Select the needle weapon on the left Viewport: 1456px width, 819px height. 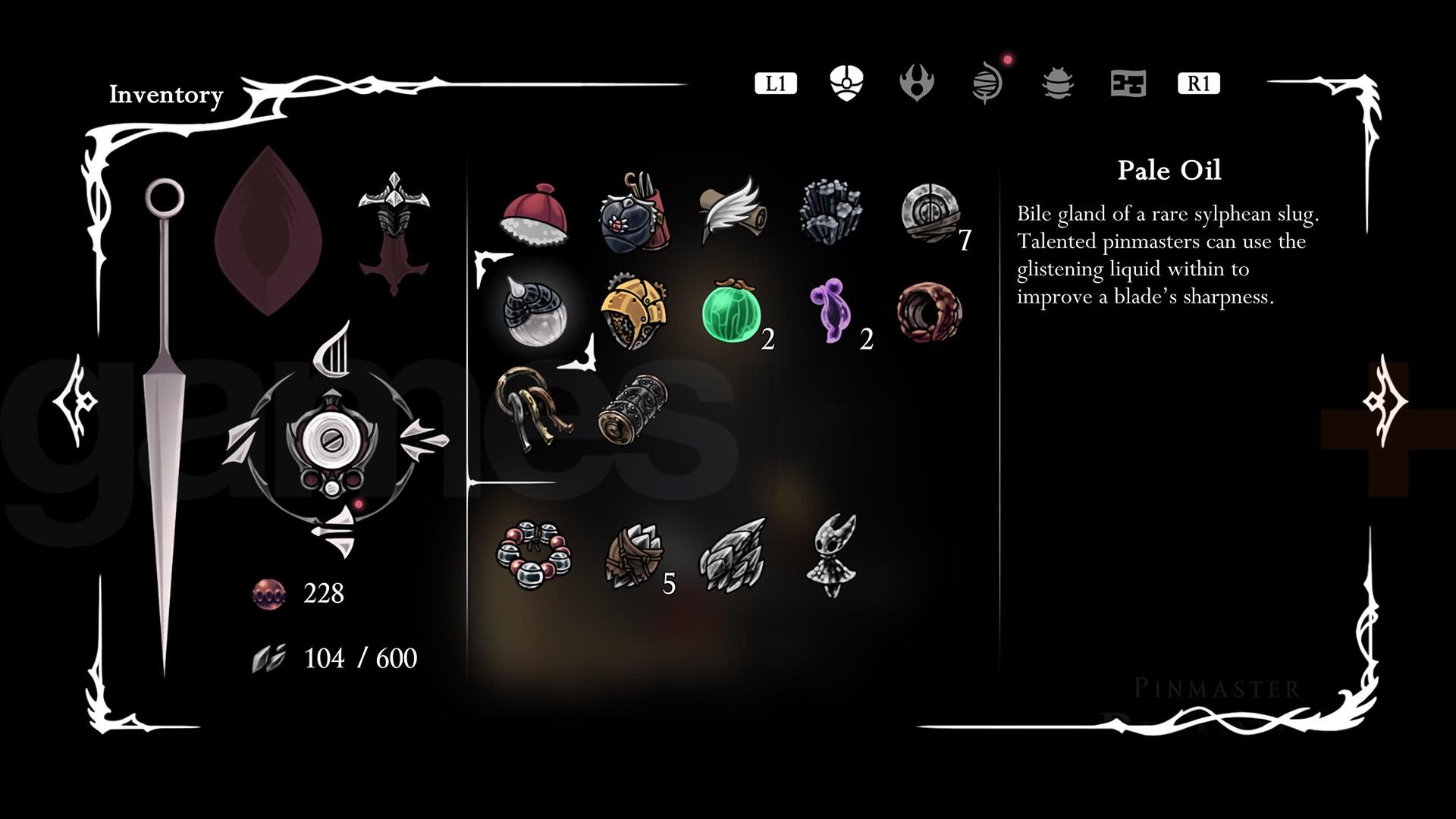[x=165, y=425]
